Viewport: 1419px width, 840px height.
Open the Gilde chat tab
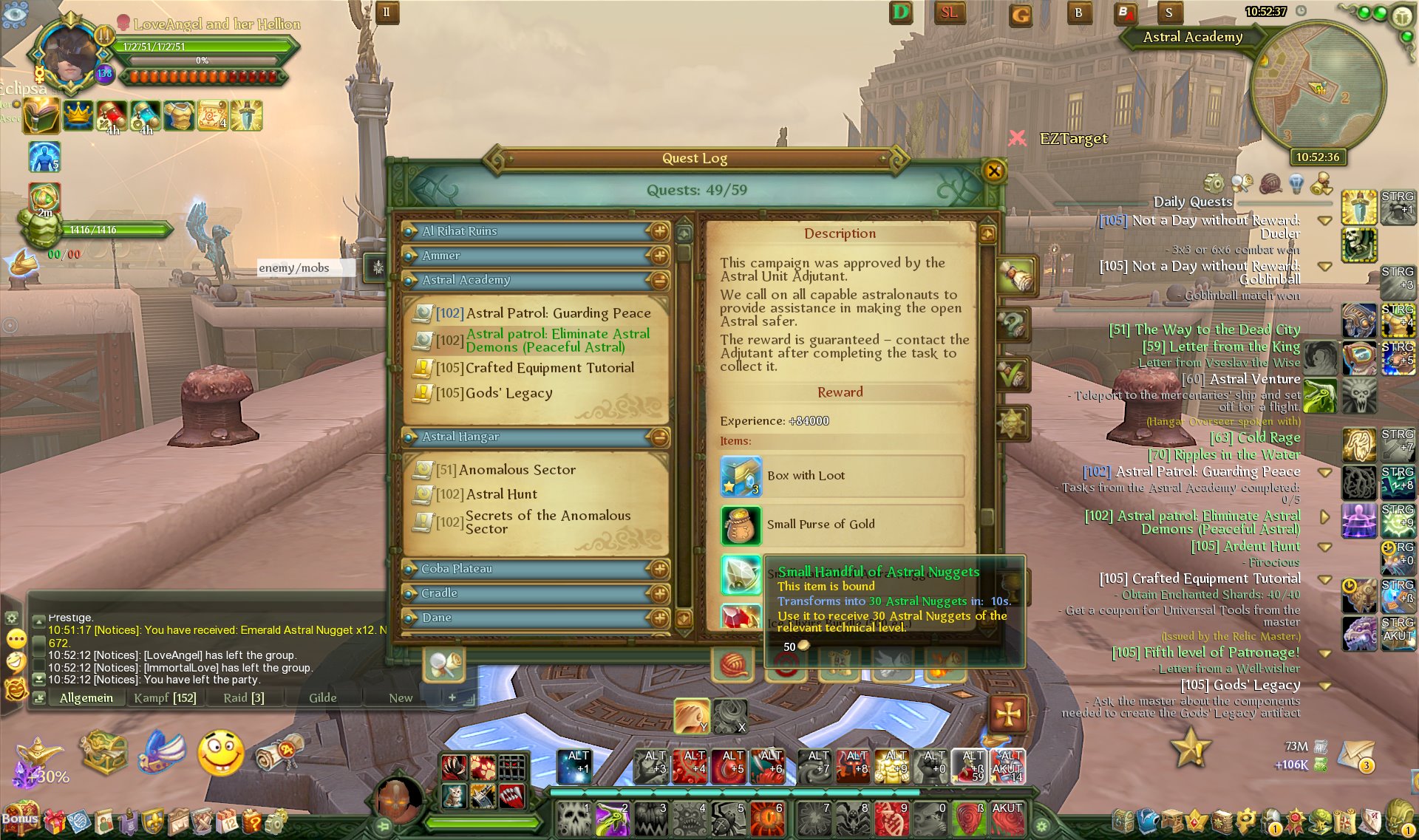click(322, 698)
